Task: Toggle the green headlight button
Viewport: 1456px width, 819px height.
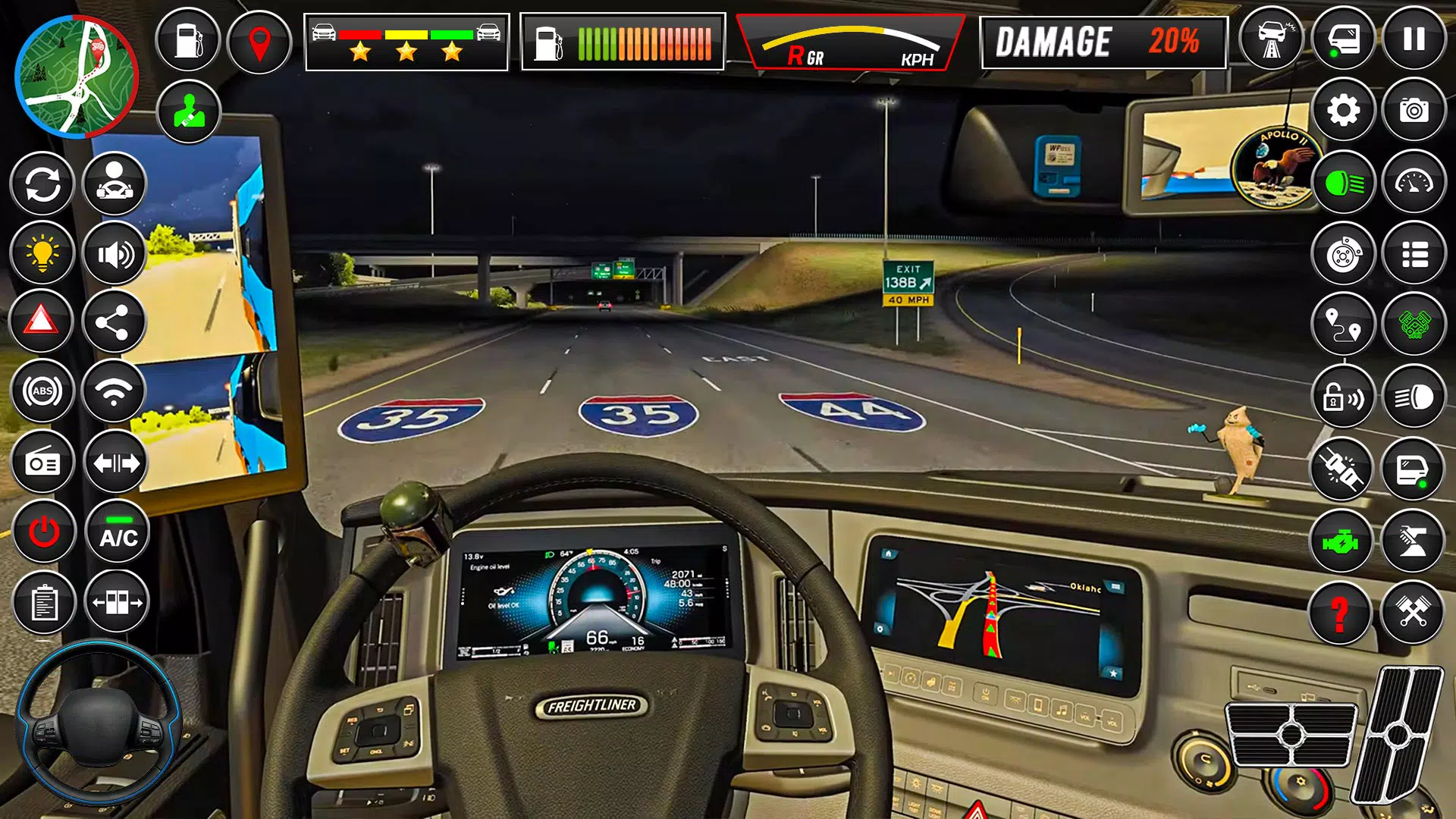Action: coord(1343,183)
